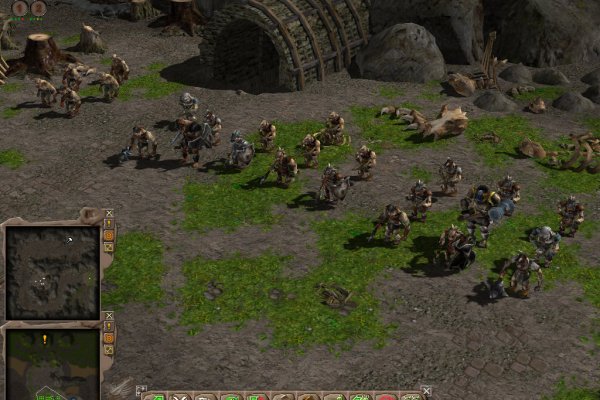This screenshot has height=400, width=600.
Task: Click the resize button beside the cave minimap
Action: (109, 249)
